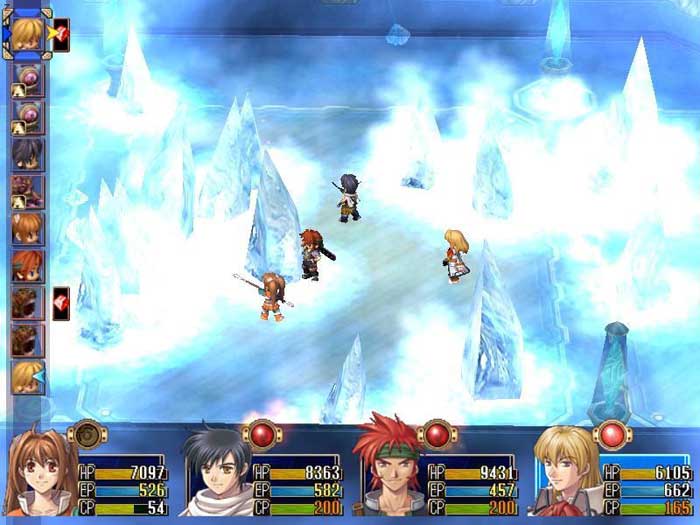The image size is (700, 525).
Task: Activate the red S-Break orb above Agate's panel
Action: 437,435
